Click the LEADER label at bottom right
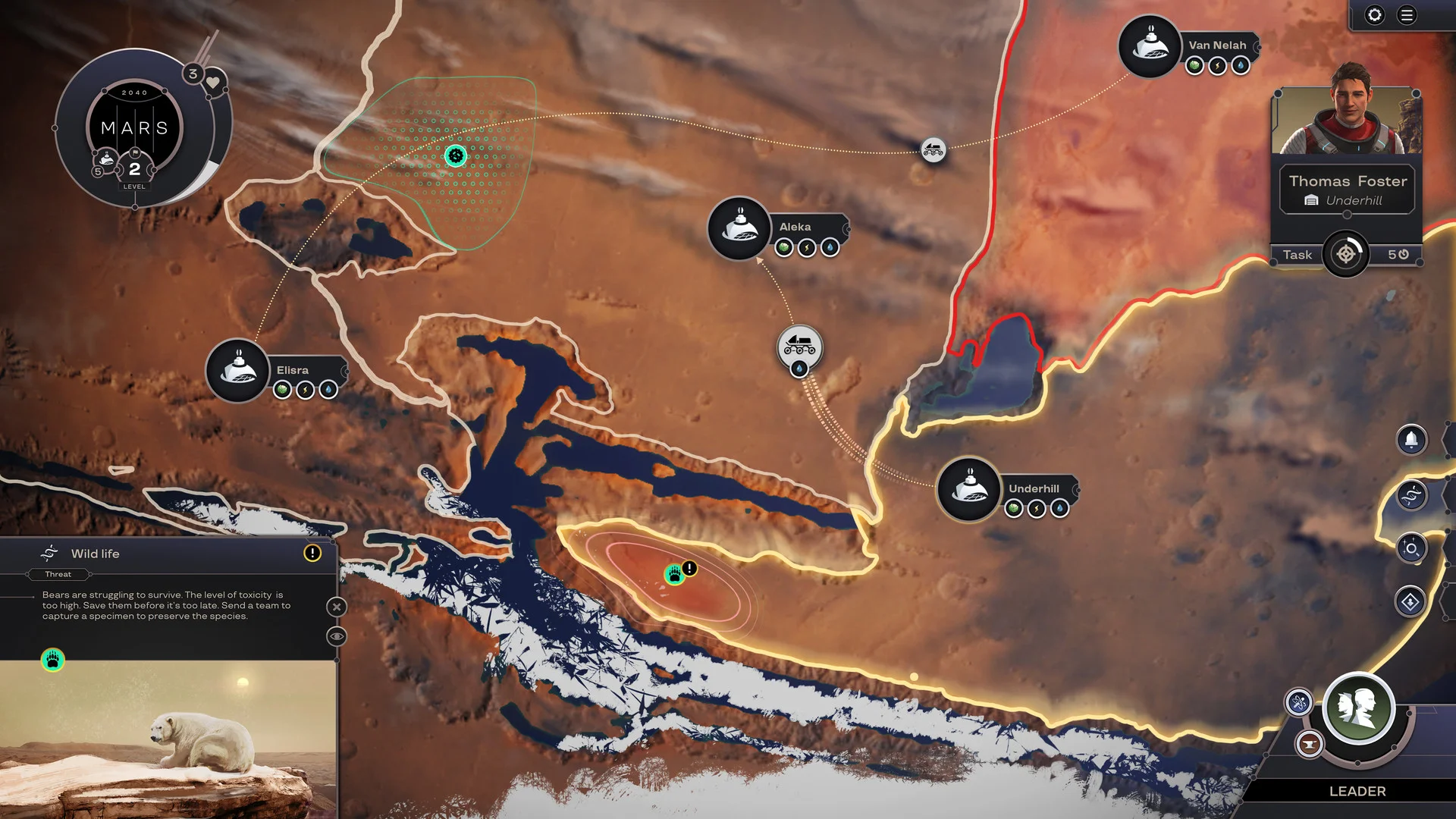The width and height of the screenshot is (1456, 819). [1357, 792]
